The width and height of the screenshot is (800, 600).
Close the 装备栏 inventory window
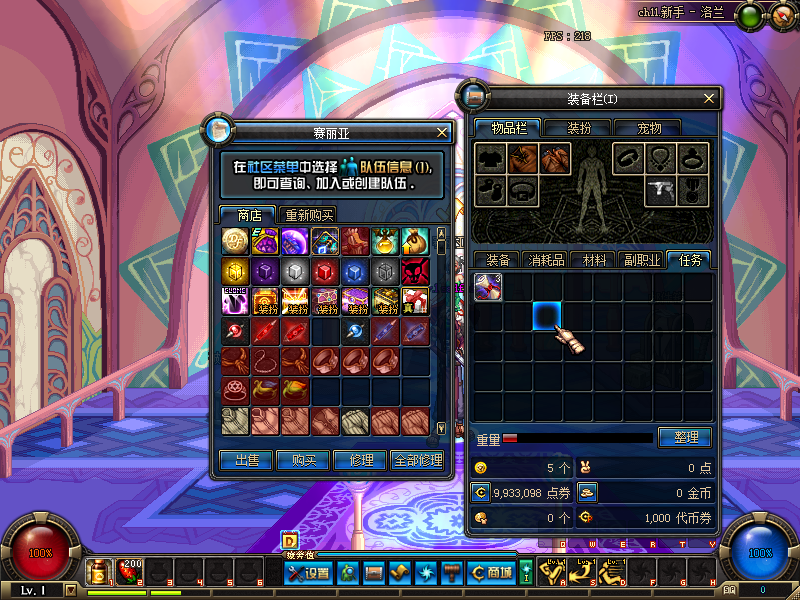pos(710,99)
